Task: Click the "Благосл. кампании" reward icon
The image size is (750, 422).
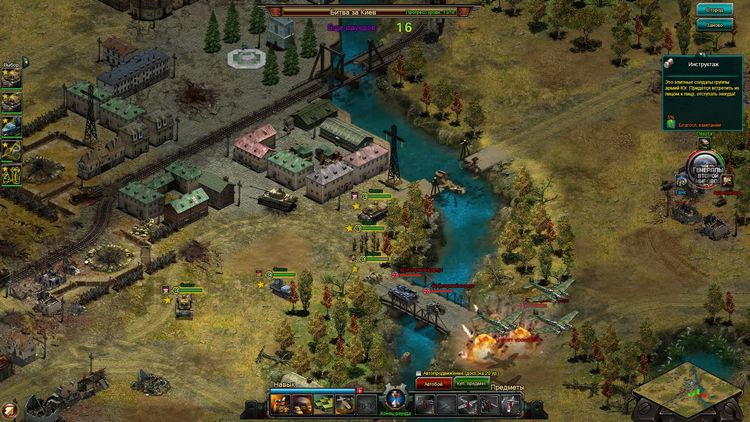Action: coord(672,119)
